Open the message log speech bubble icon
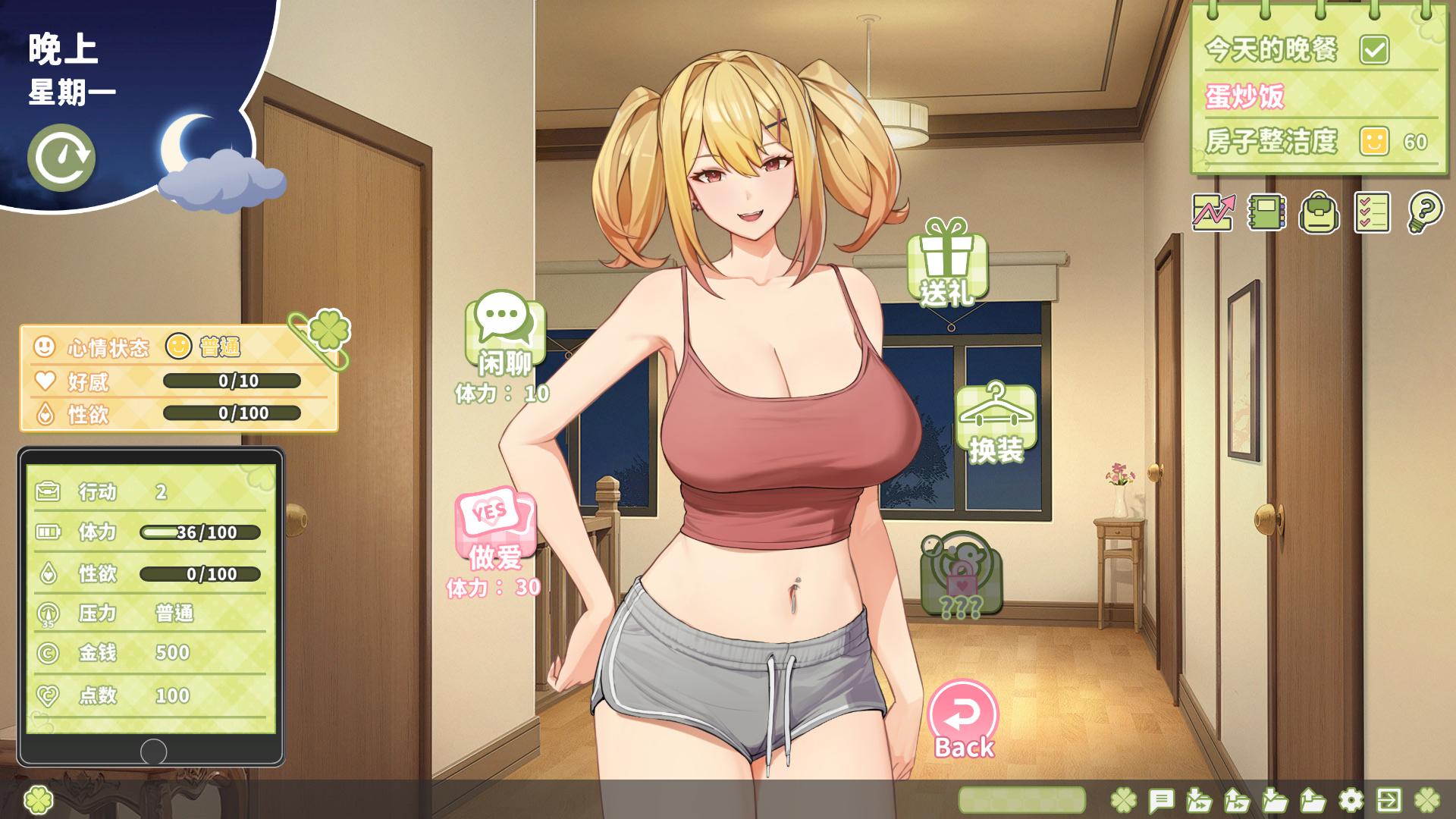The width and height of the screenshot is (1456, 819). click(1161, 800)
